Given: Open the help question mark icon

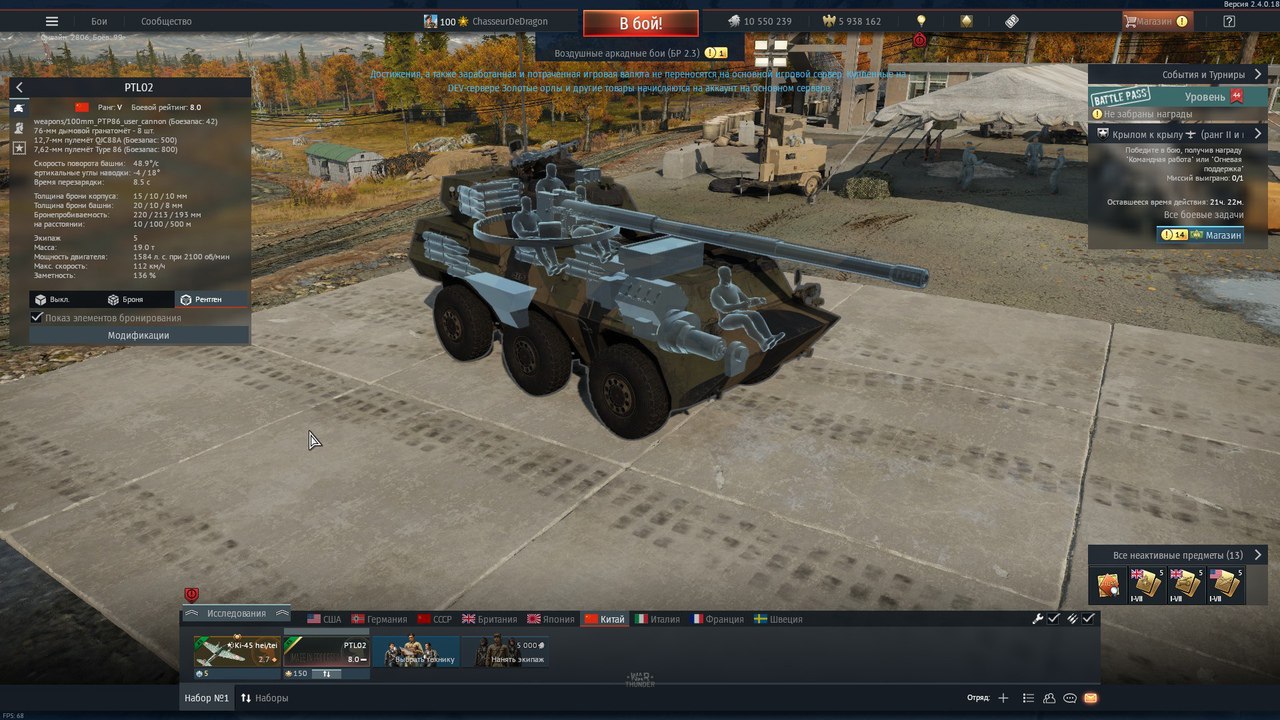Looking at the screenshot, I should click(x=1230, y=21).
